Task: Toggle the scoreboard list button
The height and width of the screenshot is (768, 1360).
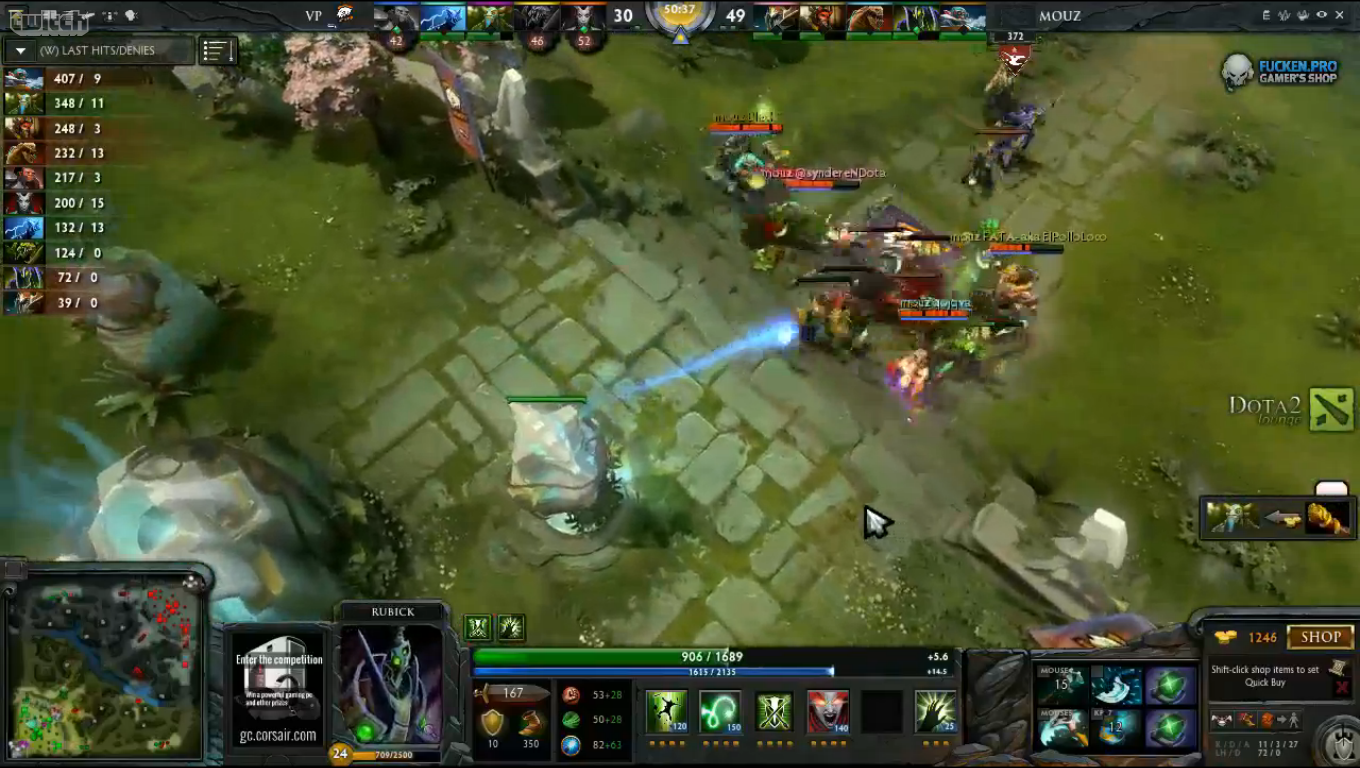Action: 217,51
